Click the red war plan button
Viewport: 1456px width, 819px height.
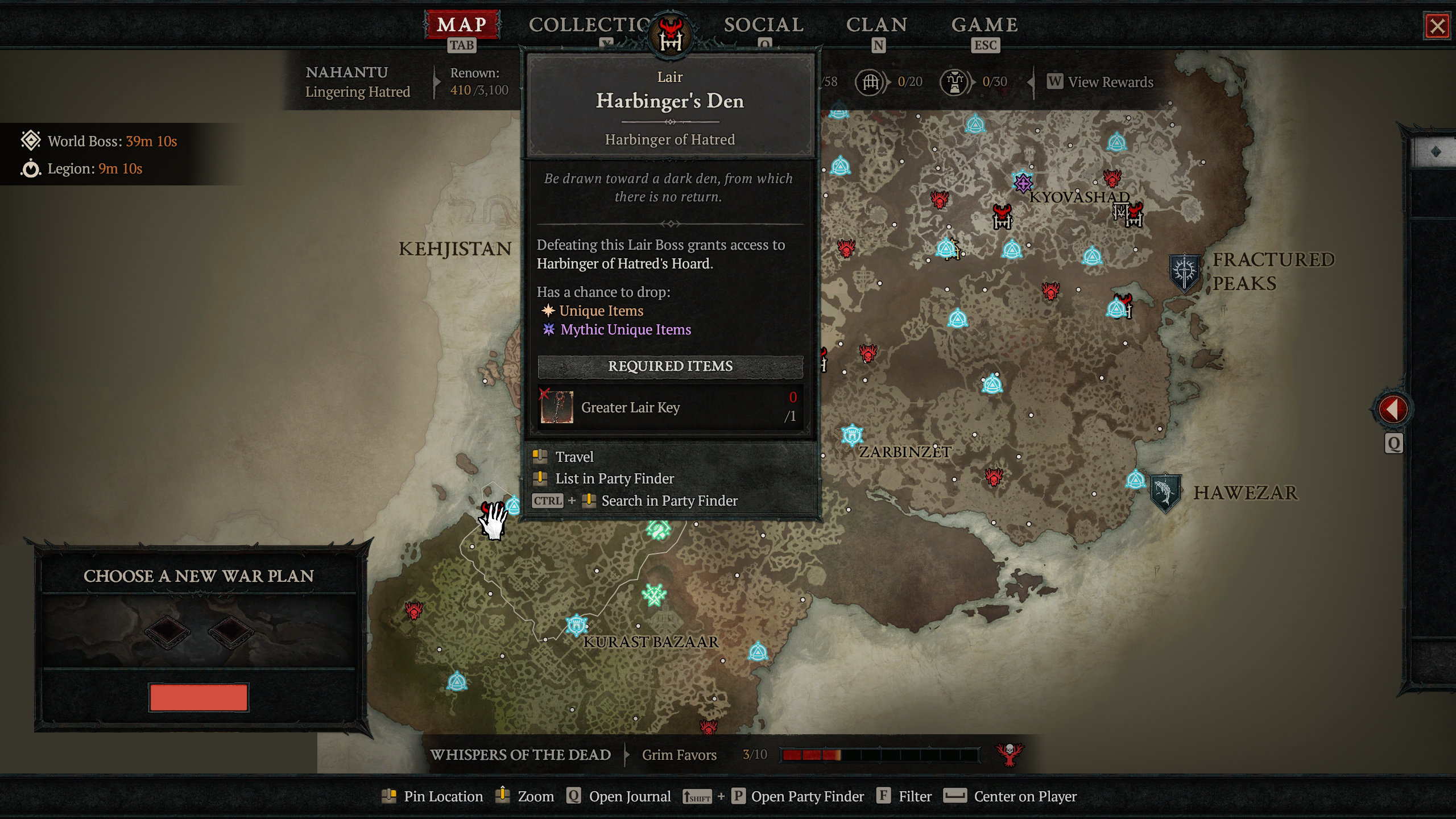click(198, 697)
